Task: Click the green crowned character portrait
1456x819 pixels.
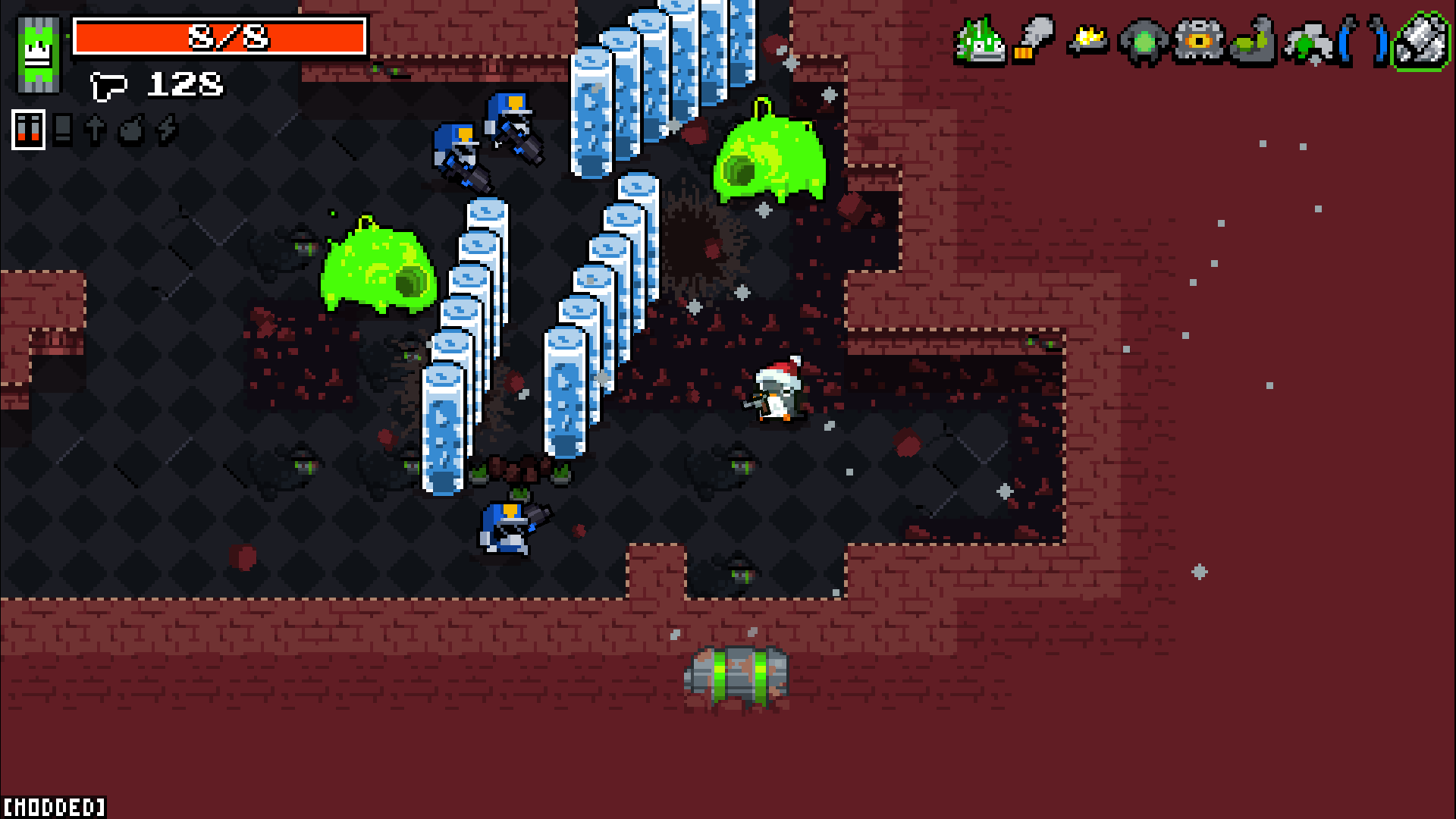Action: click(39, 54)
